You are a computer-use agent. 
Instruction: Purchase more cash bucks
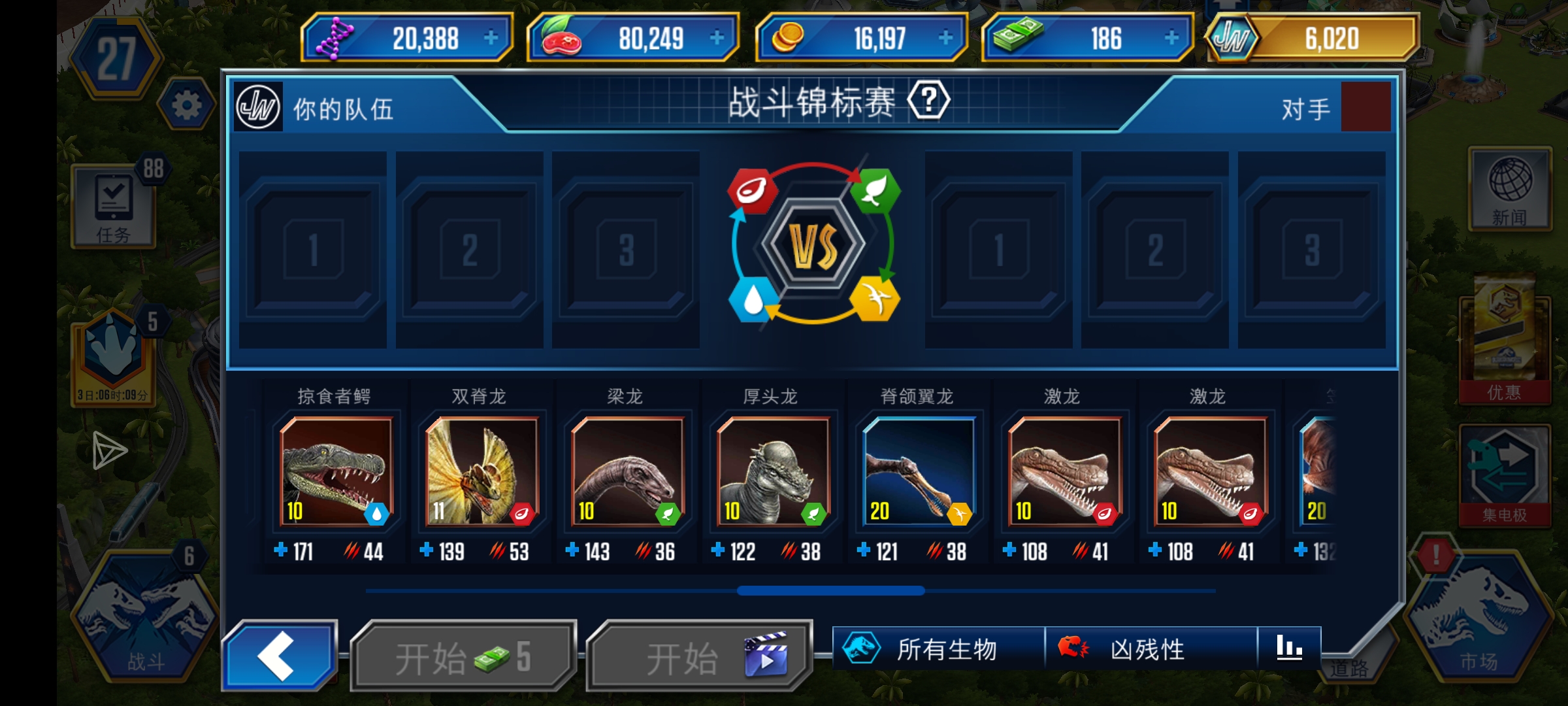(x=1171, y=38)
